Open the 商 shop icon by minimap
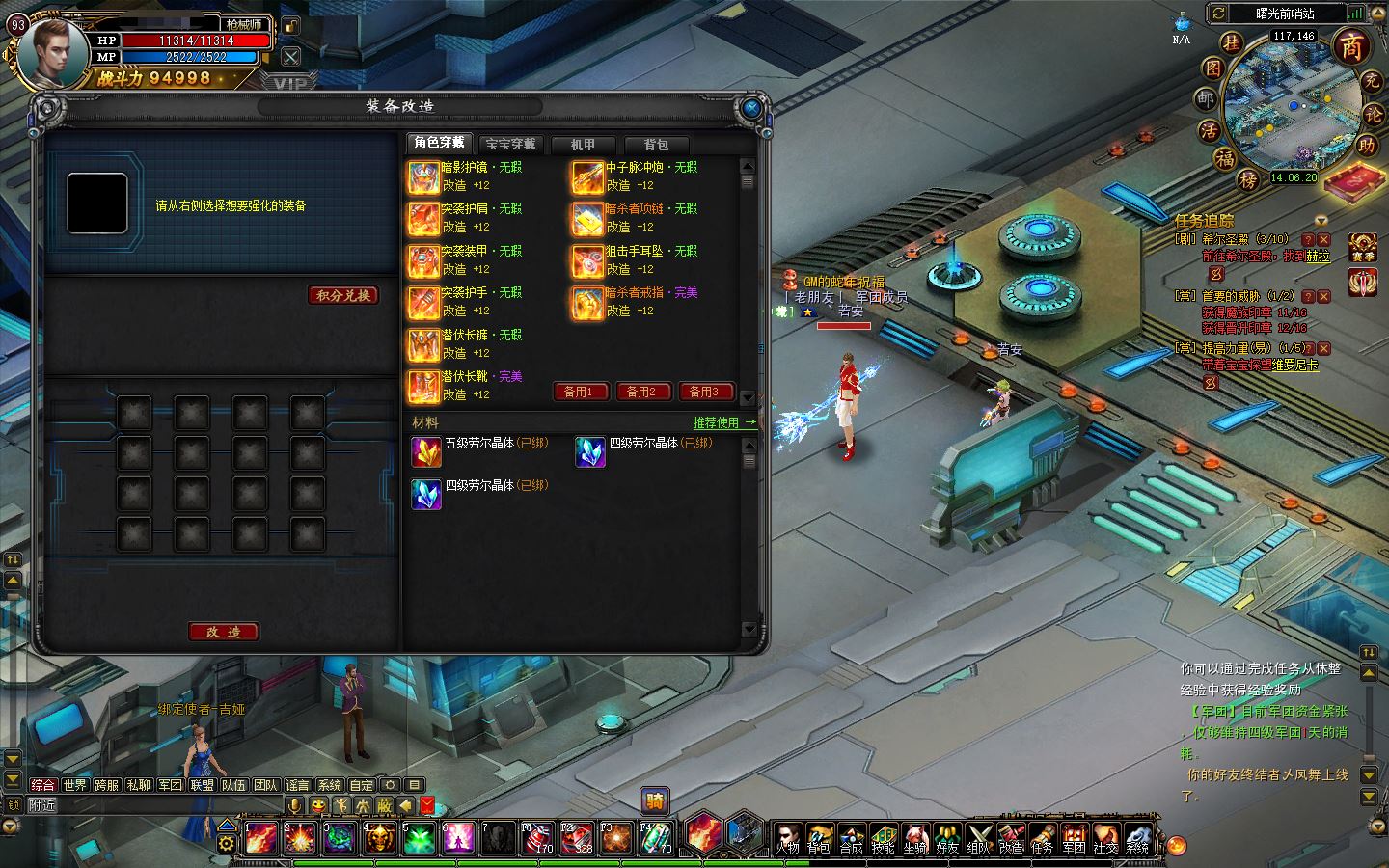This screenshot has width=1389, height=868. click(x=1351, y=46)
